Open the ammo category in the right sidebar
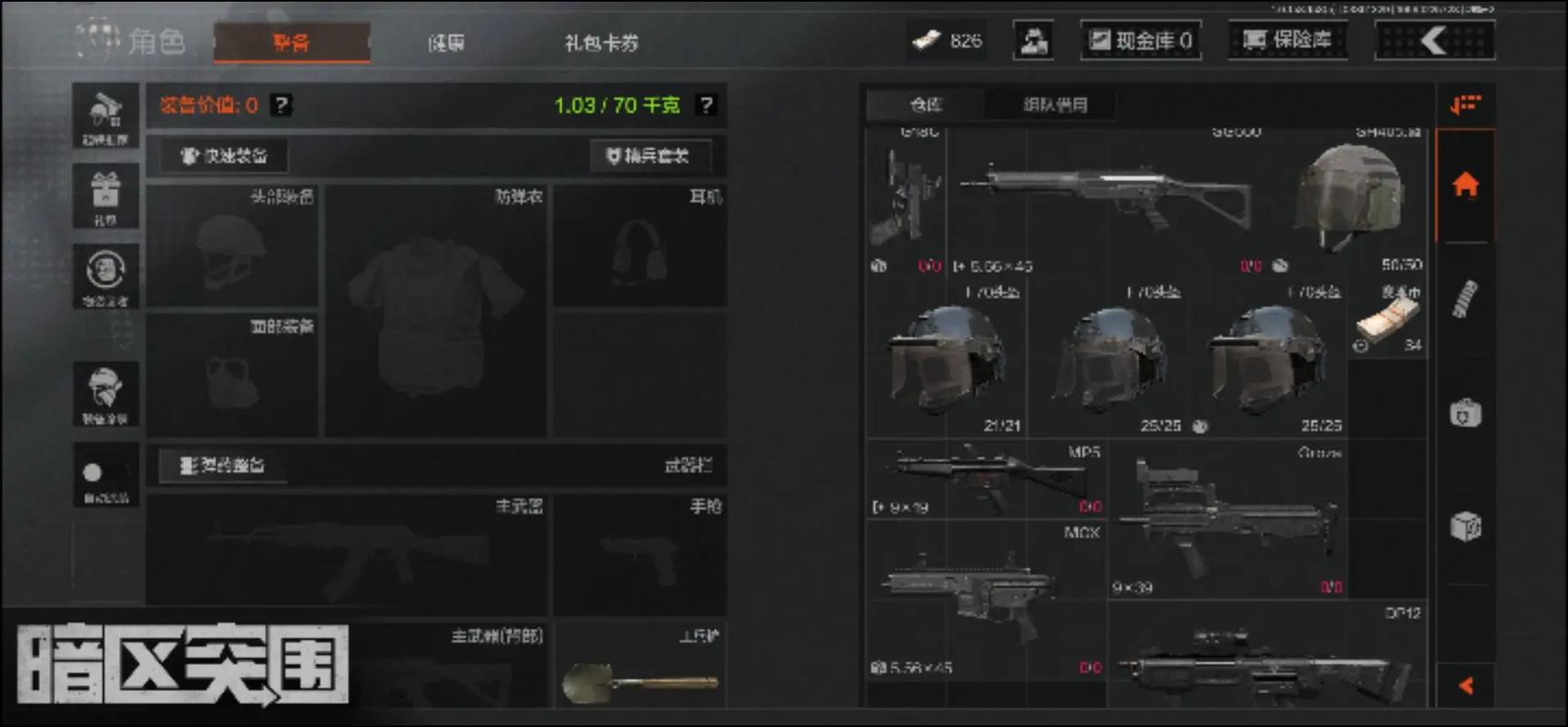 [1464, 300]
